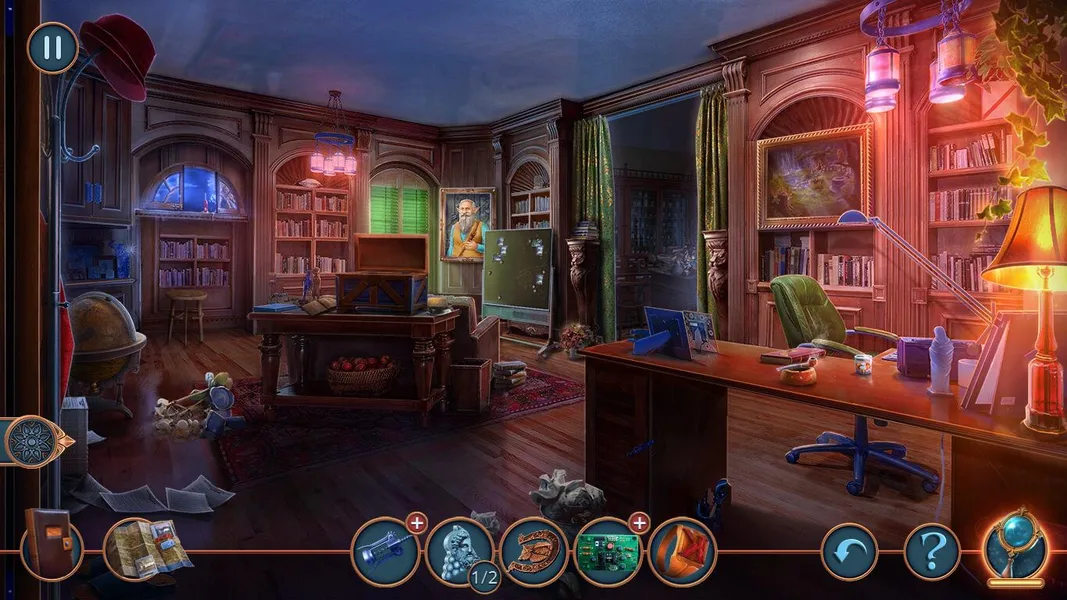Screen dimensions: 1067x600
Task: Open the flower medallion side panel
Action: coord(30,441)
